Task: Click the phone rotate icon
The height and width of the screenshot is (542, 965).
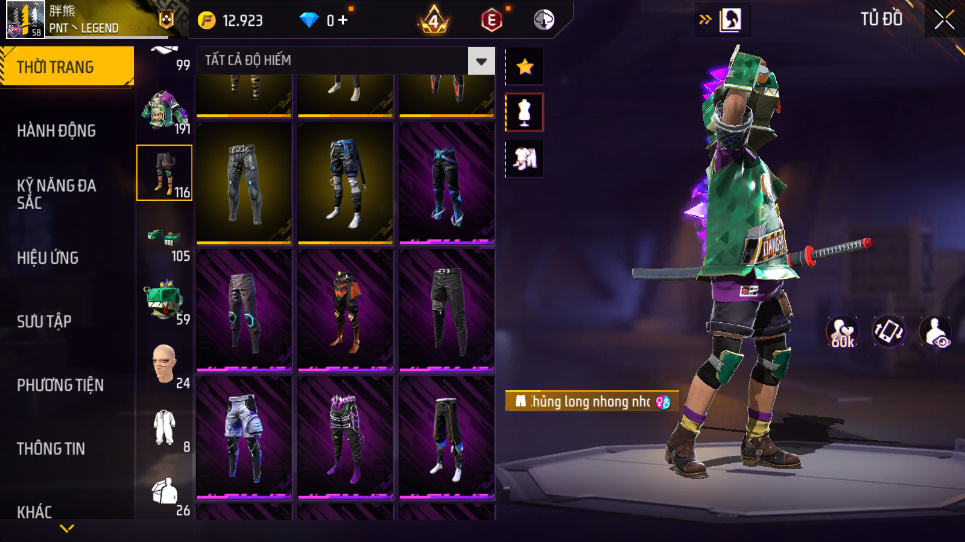Action: click(x=889, y=332)
